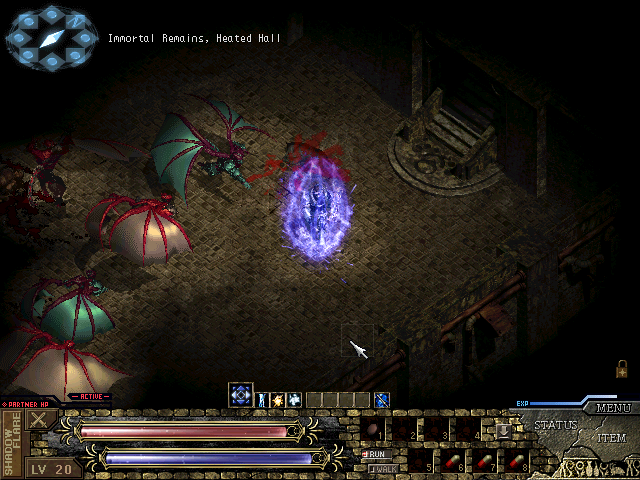Click the padlock icon
This screenshot has height=480, width=640.
pyautogui.click(x=622, y=368)
